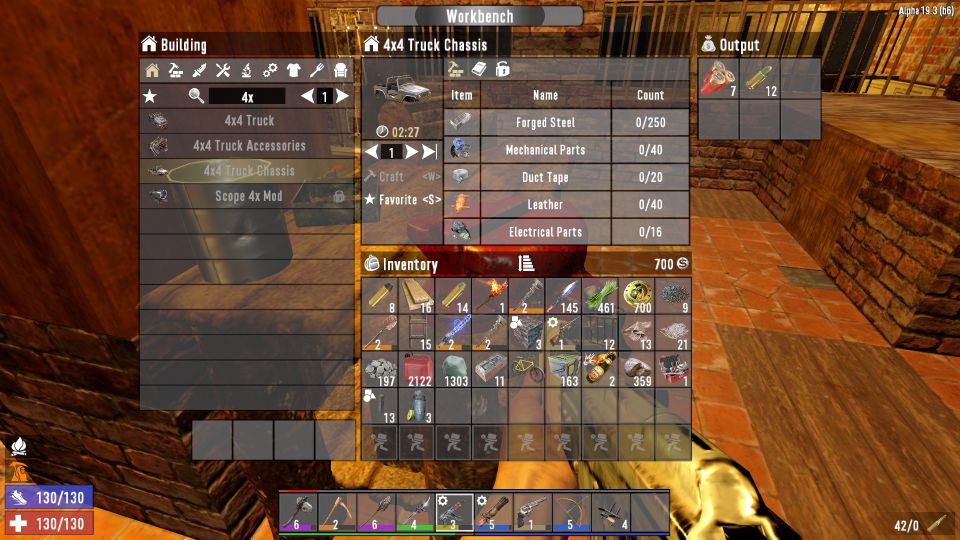960x540 pixels.
Task: Select the Scope 4x Mod recipe
Action: 249,197
